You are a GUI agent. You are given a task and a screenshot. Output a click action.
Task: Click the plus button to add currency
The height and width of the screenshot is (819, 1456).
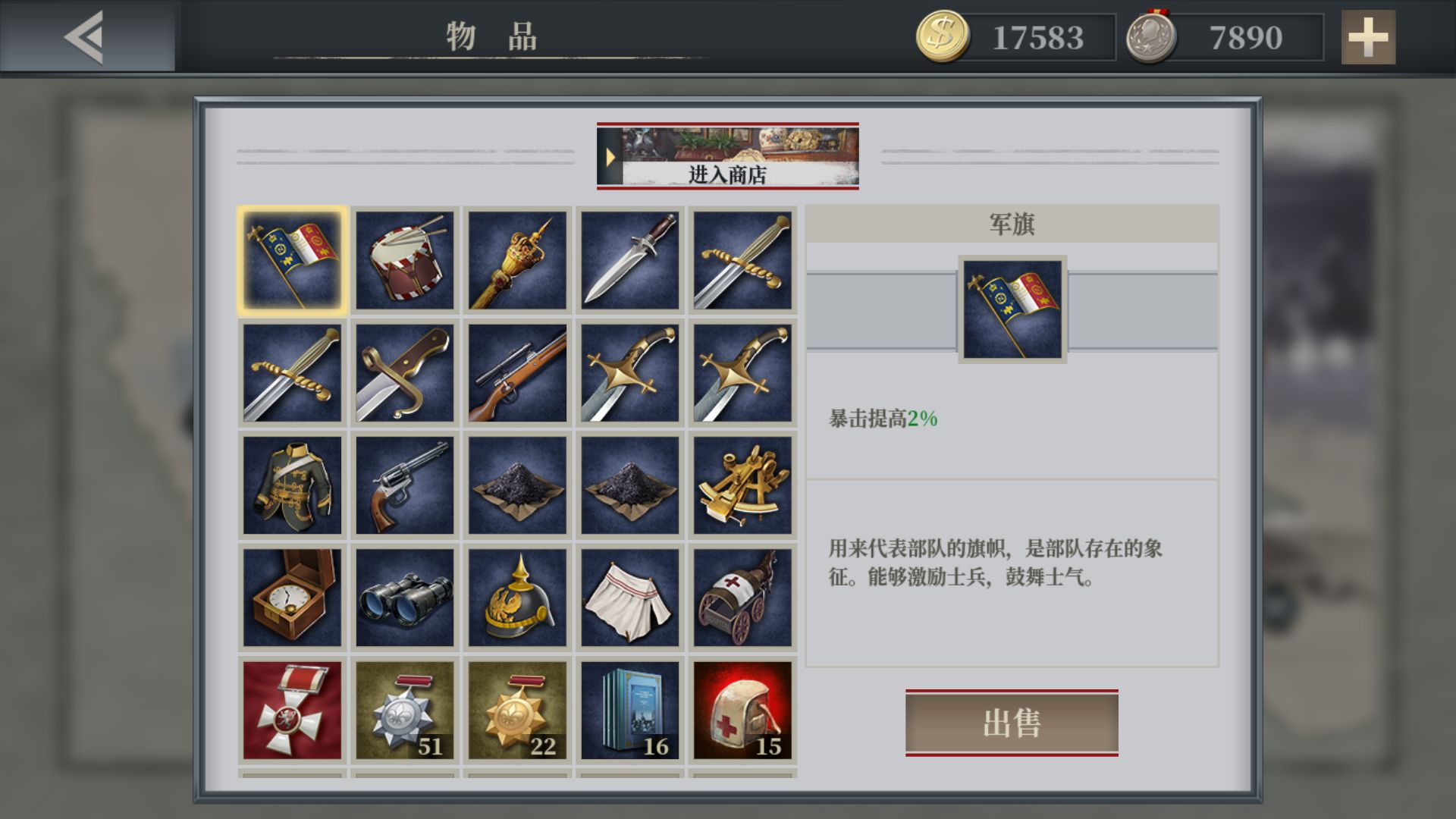[1369, 37]
